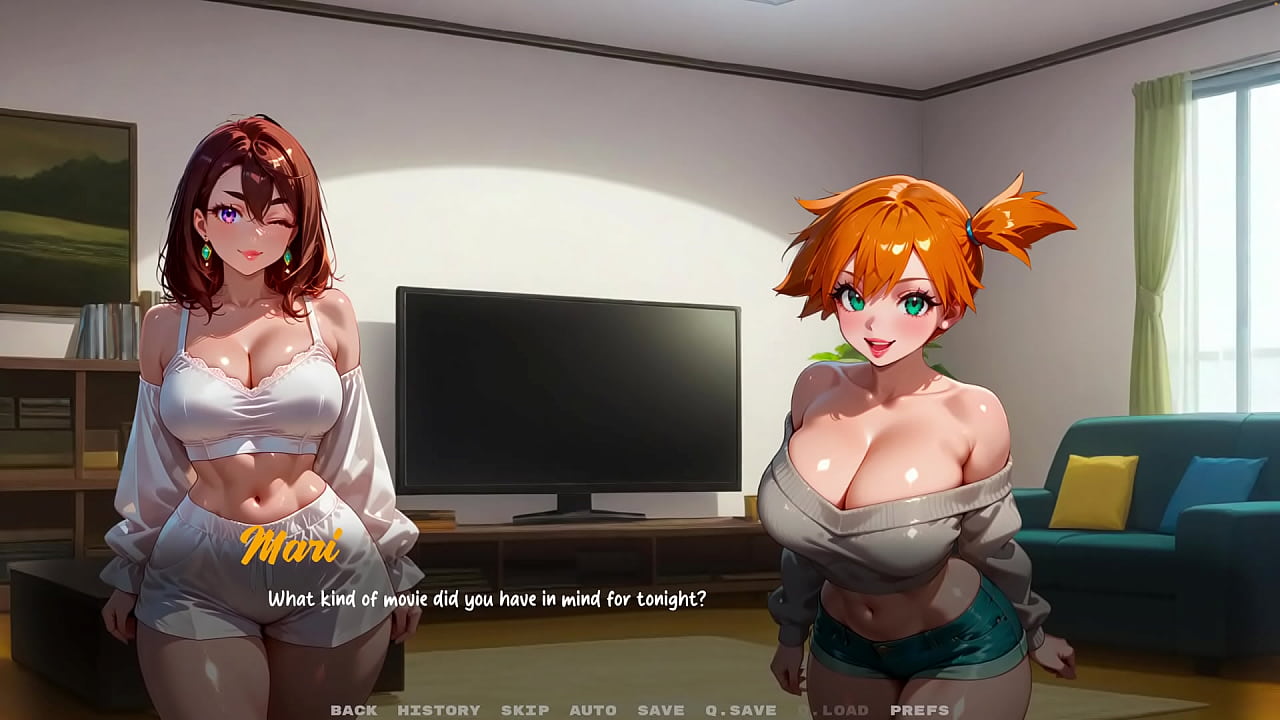This screenshot has width=1280, height=720.
Task: Enable SKIP mode
Action: coord(524,711)
